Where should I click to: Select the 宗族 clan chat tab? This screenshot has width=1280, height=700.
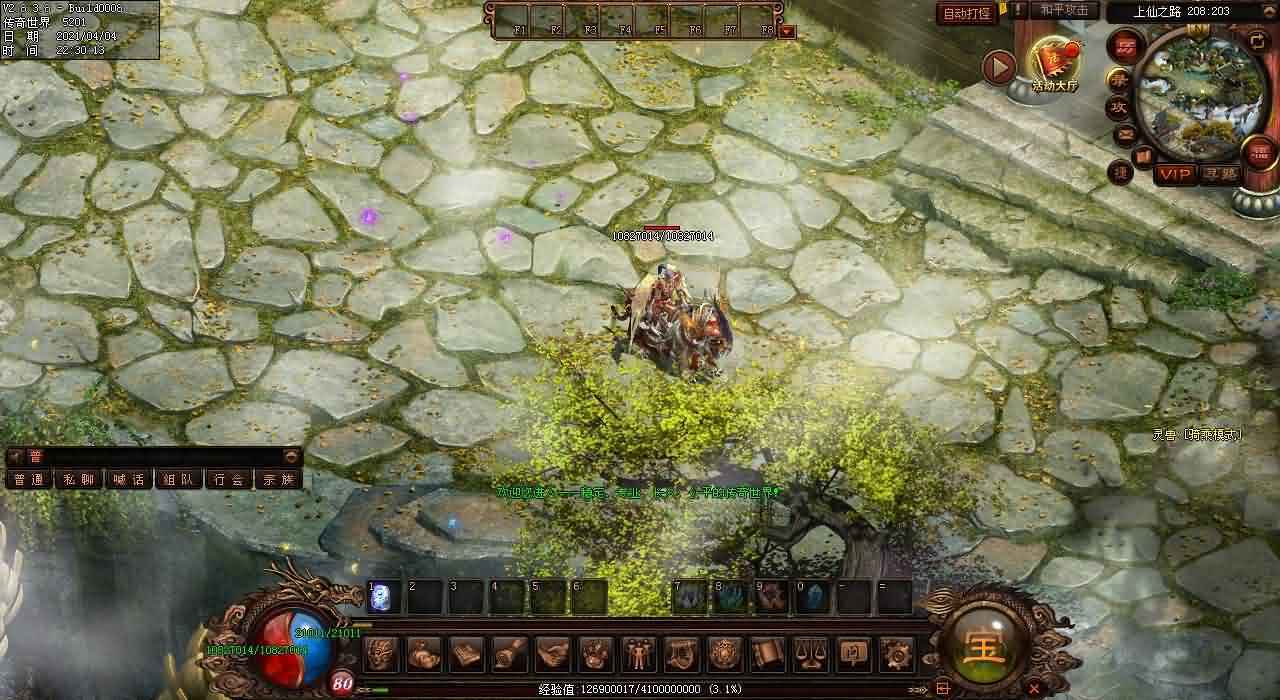click(x=278, y=479)
